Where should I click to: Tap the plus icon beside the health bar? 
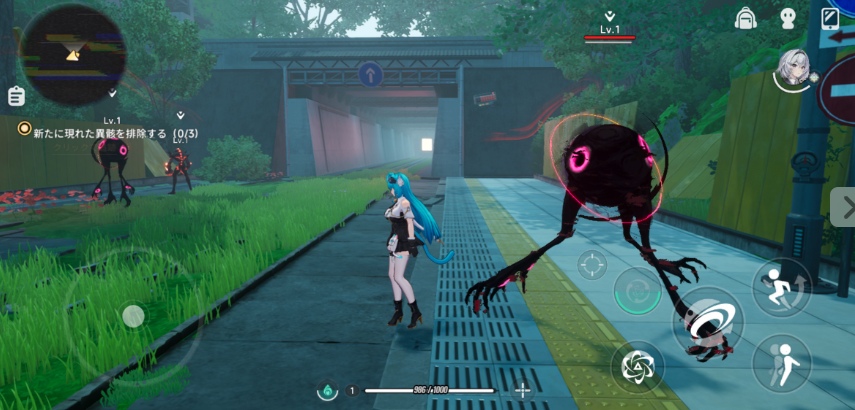[x=522, y=390]
